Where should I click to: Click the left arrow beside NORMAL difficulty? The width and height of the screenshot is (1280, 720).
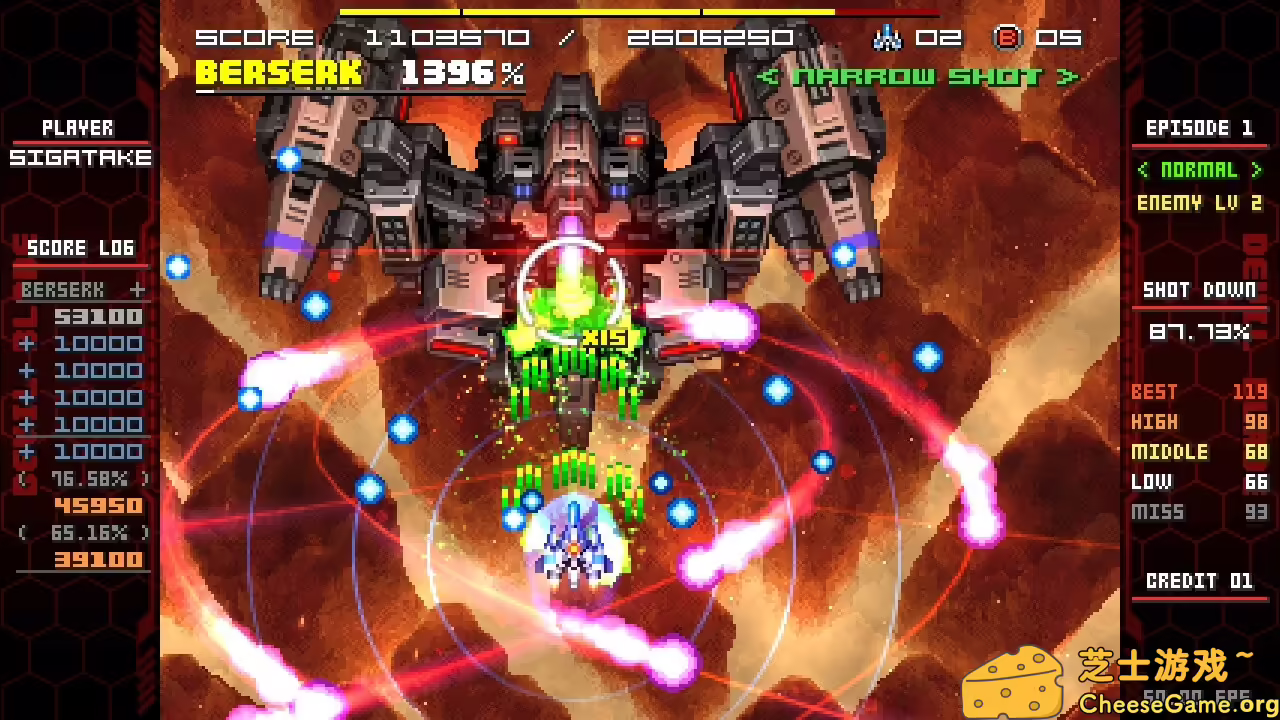pos(1143,170)
